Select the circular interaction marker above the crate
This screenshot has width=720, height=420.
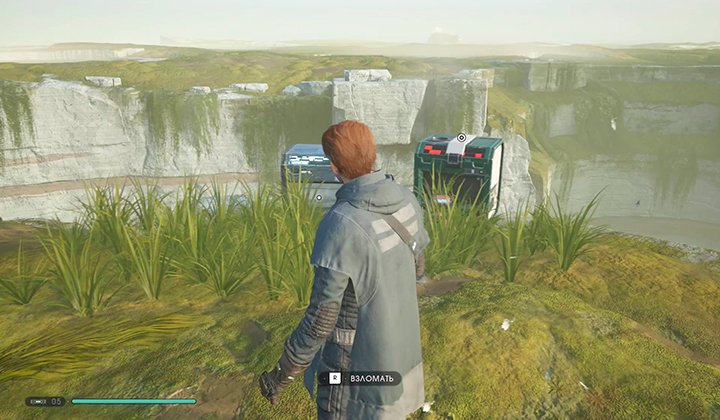pyautogui.click(x=461, y=137)
